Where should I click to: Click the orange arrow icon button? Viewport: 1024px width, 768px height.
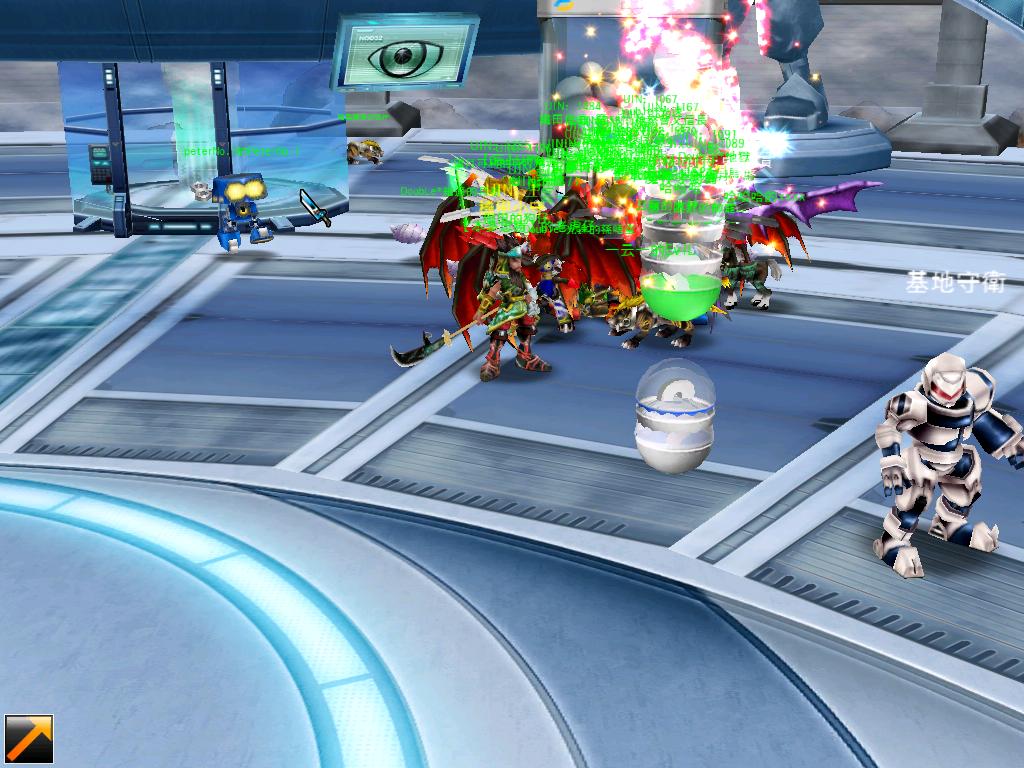coord(29,740)
